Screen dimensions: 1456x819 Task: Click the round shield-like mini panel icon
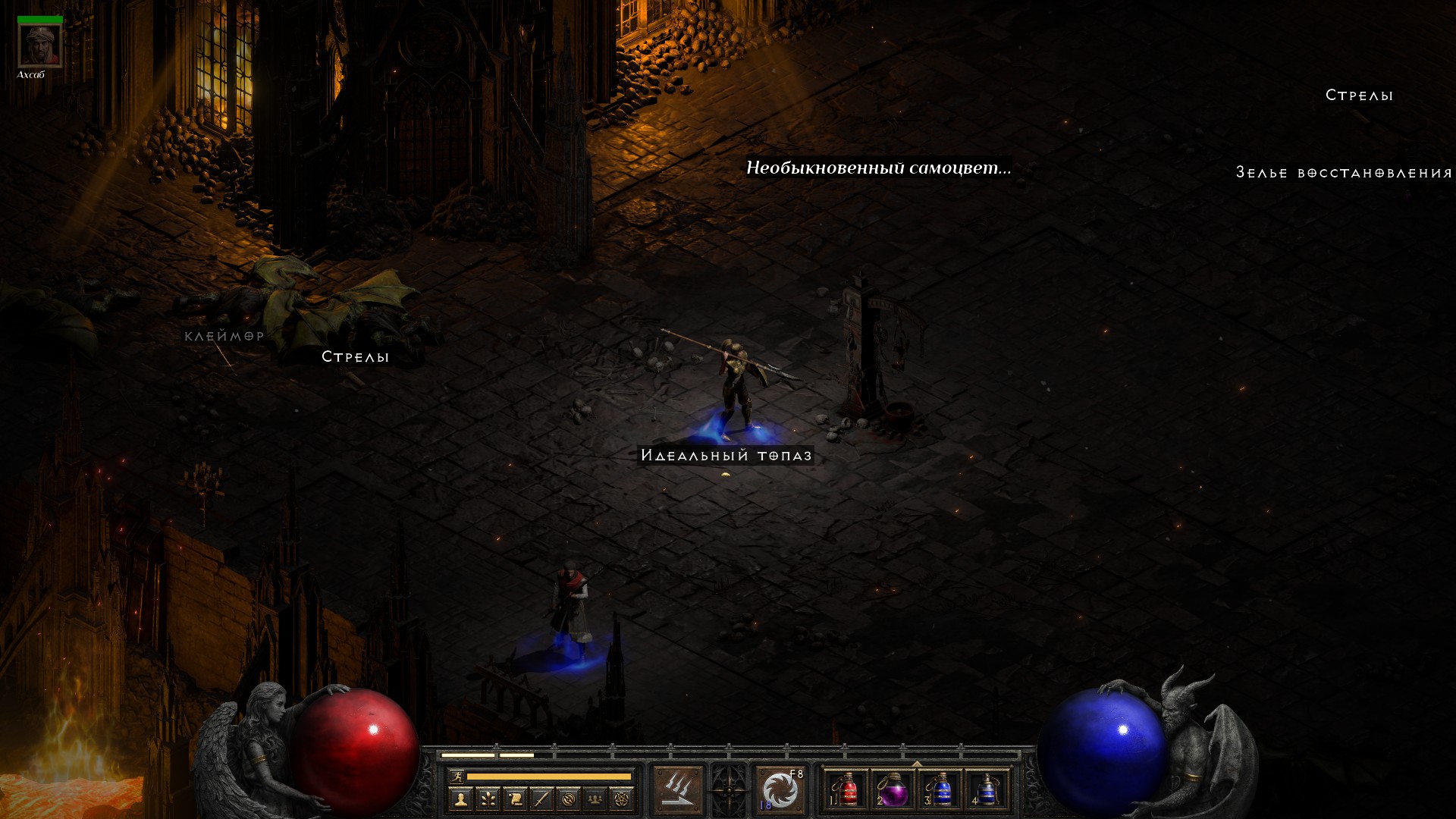point(568,799)
